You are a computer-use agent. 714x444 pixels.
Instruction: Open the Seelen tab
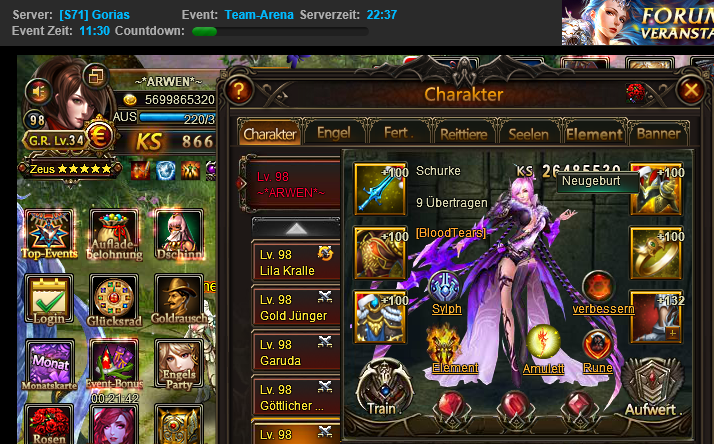point(528,133)
